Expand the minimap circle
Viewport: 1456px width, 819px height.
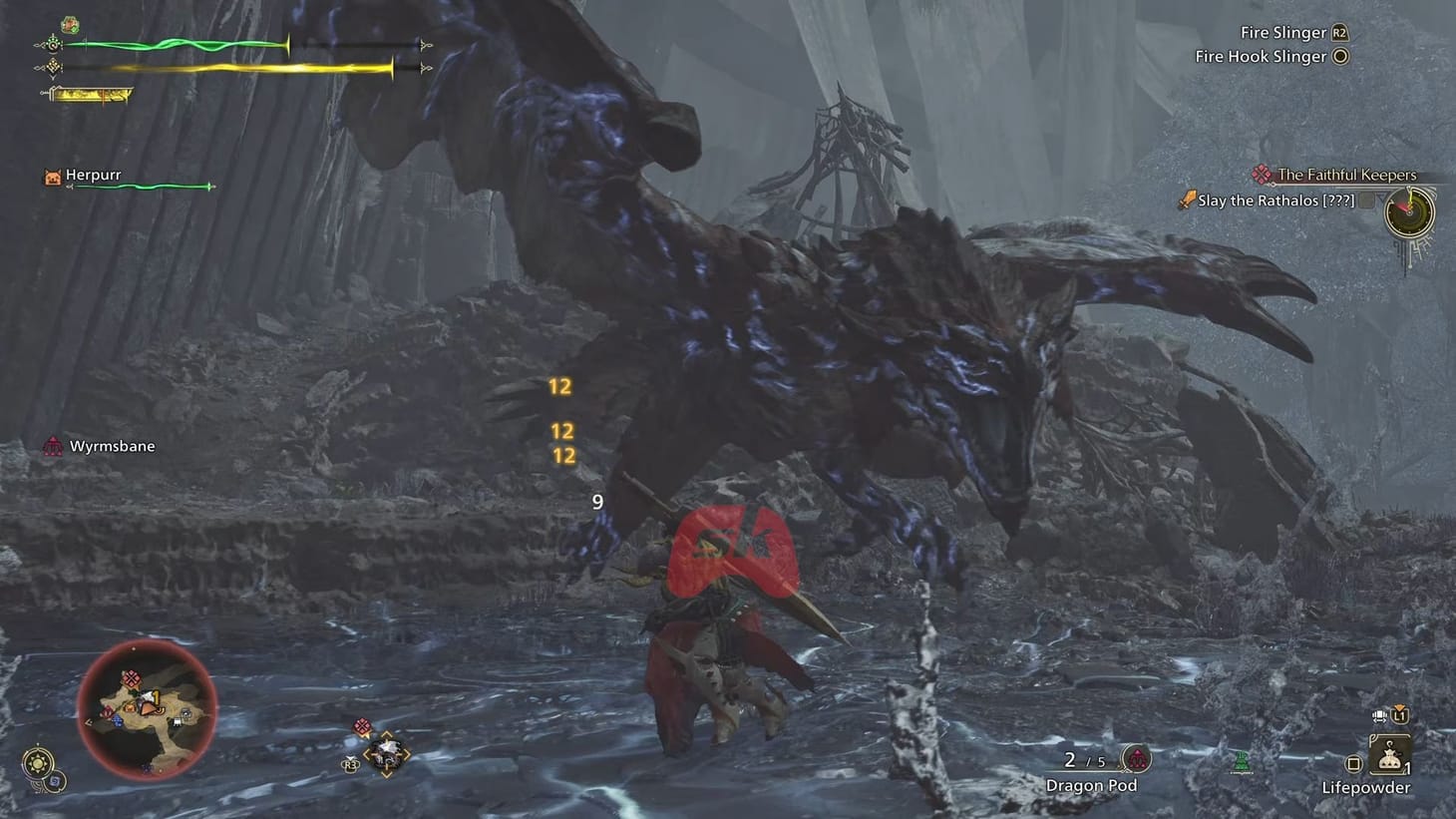pos(148,711)
